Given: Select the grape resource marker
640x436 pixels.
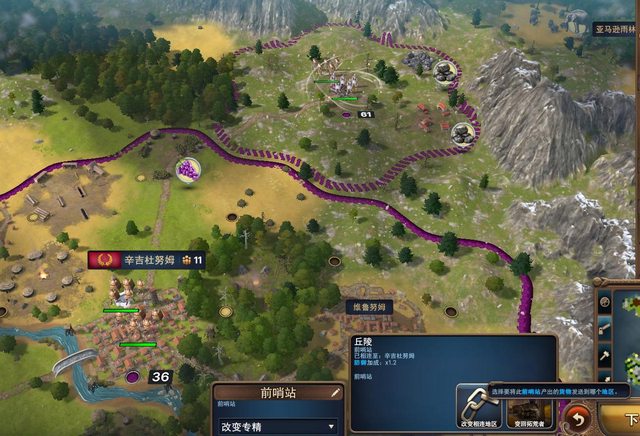Looking at the screenshot, I should (x=186, y=170).
